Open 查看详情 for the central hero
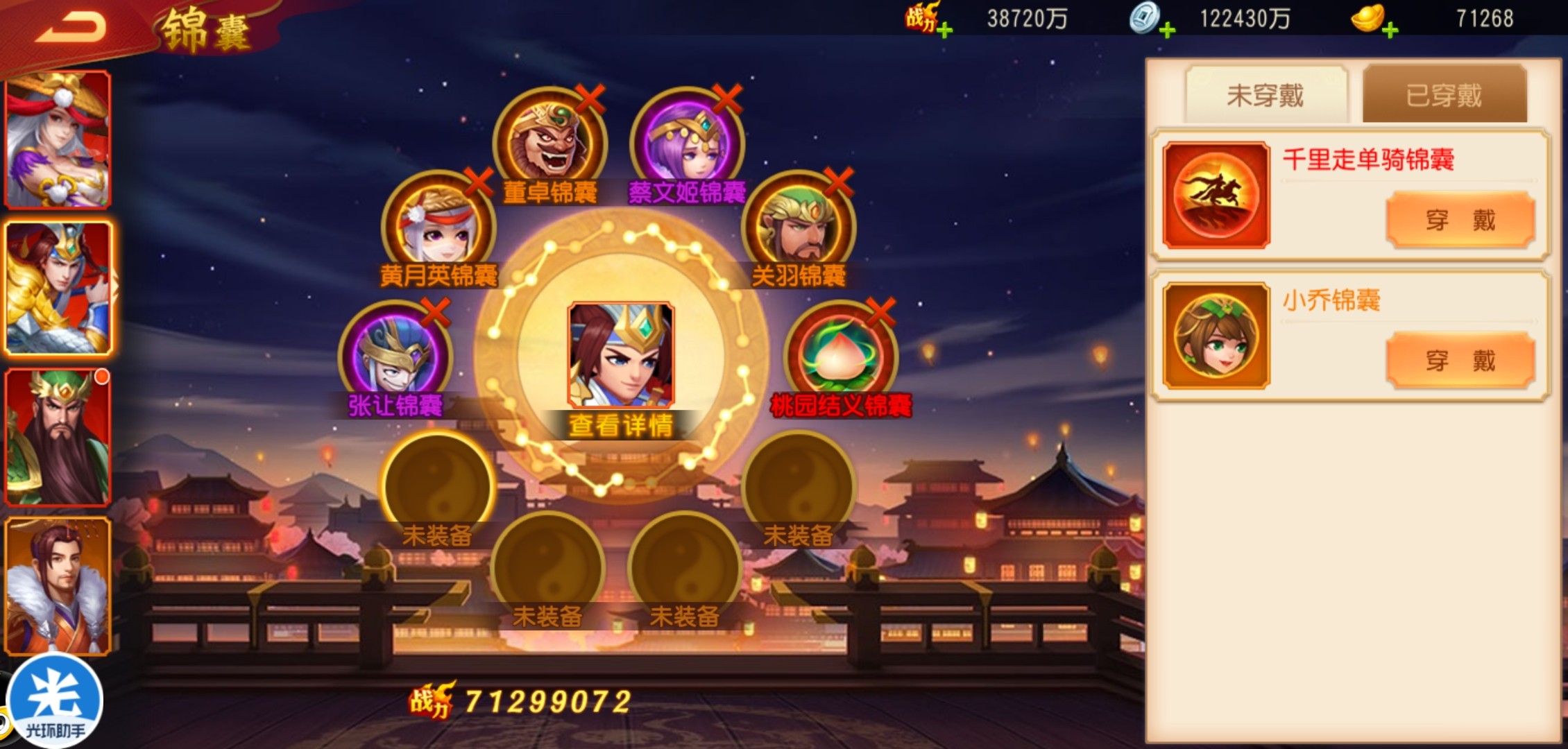 621,424
